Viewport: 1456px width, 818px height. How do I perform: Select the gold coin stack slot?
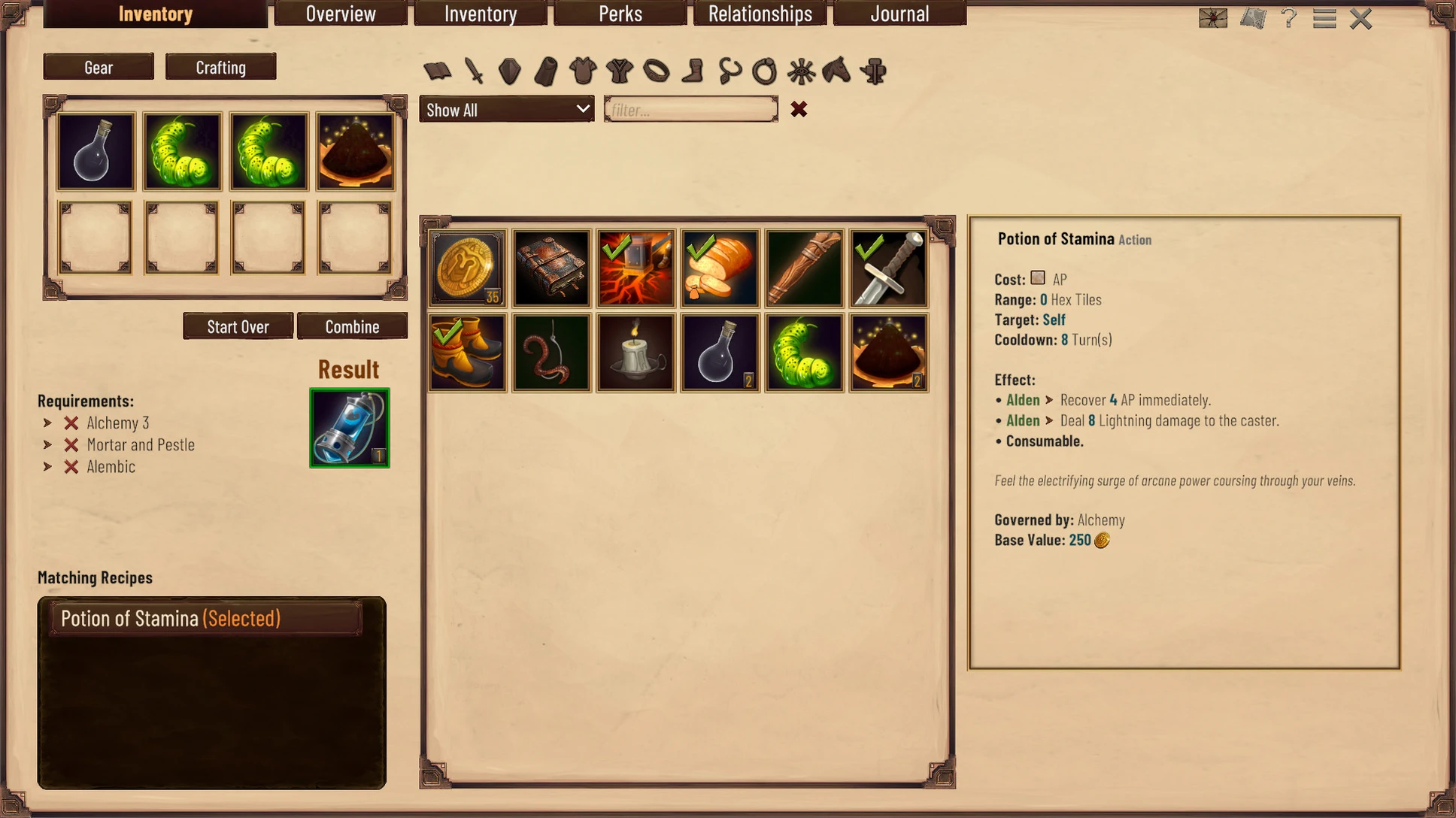(x=467, y=268)
